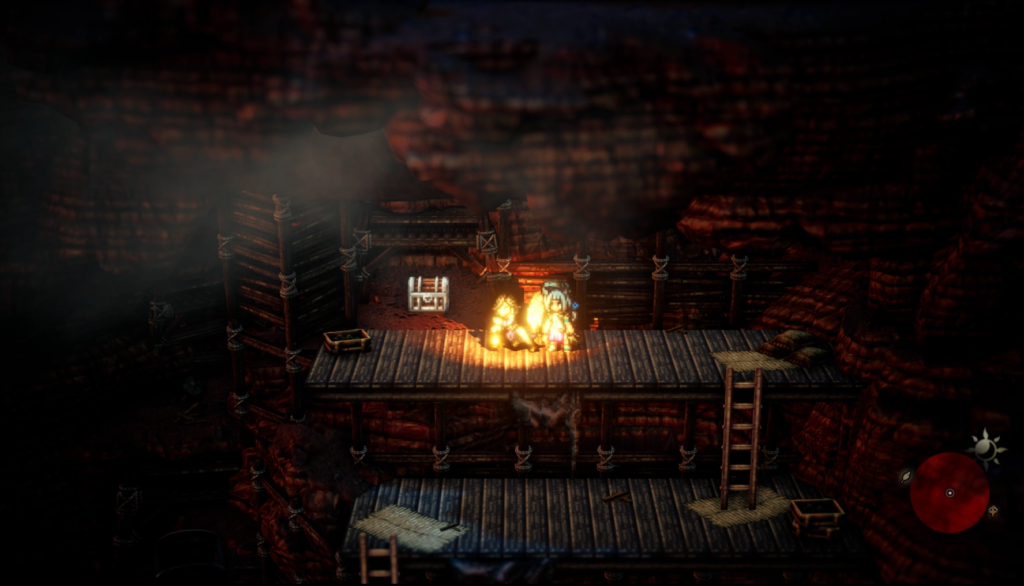Toggle the sun and moon day-night icon

point(984,449)
